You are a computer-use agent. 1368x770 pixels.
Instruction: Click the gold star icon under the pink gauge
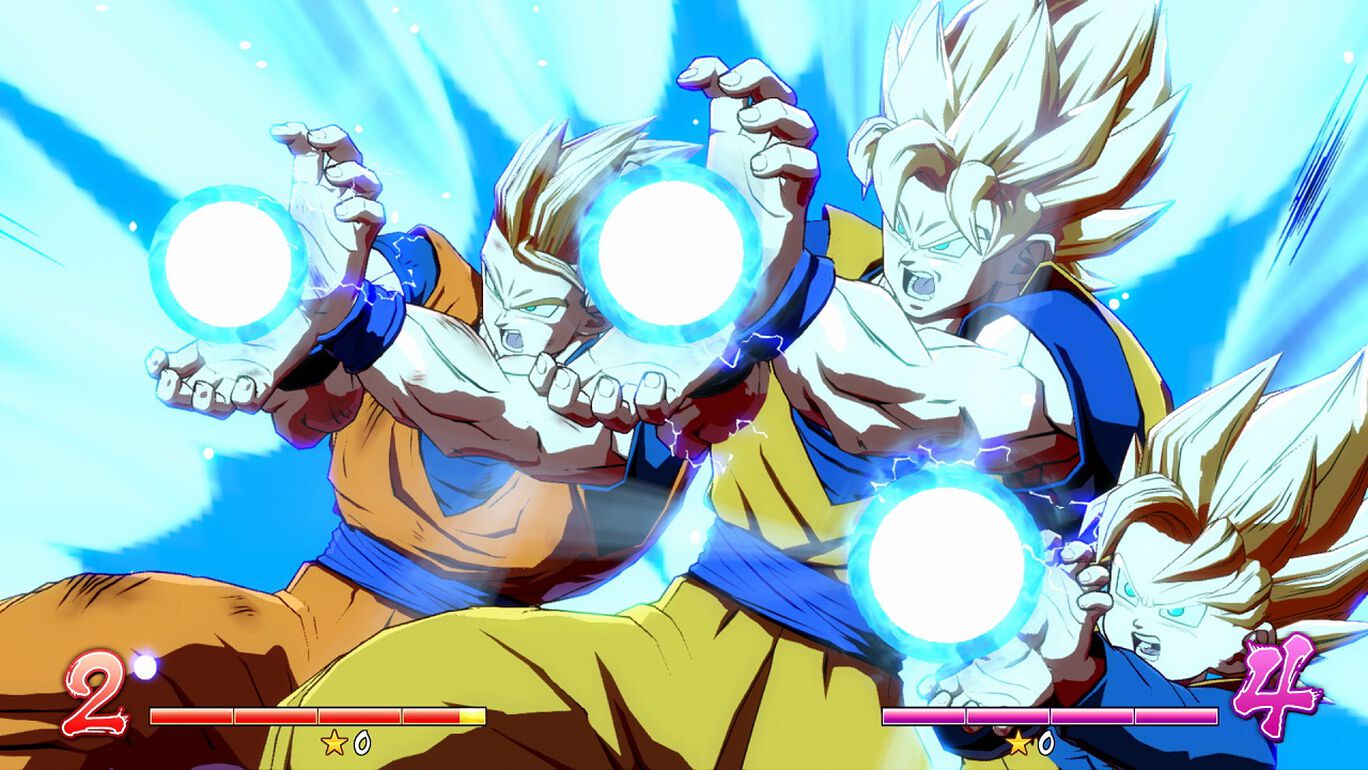tap(1019, 743)
